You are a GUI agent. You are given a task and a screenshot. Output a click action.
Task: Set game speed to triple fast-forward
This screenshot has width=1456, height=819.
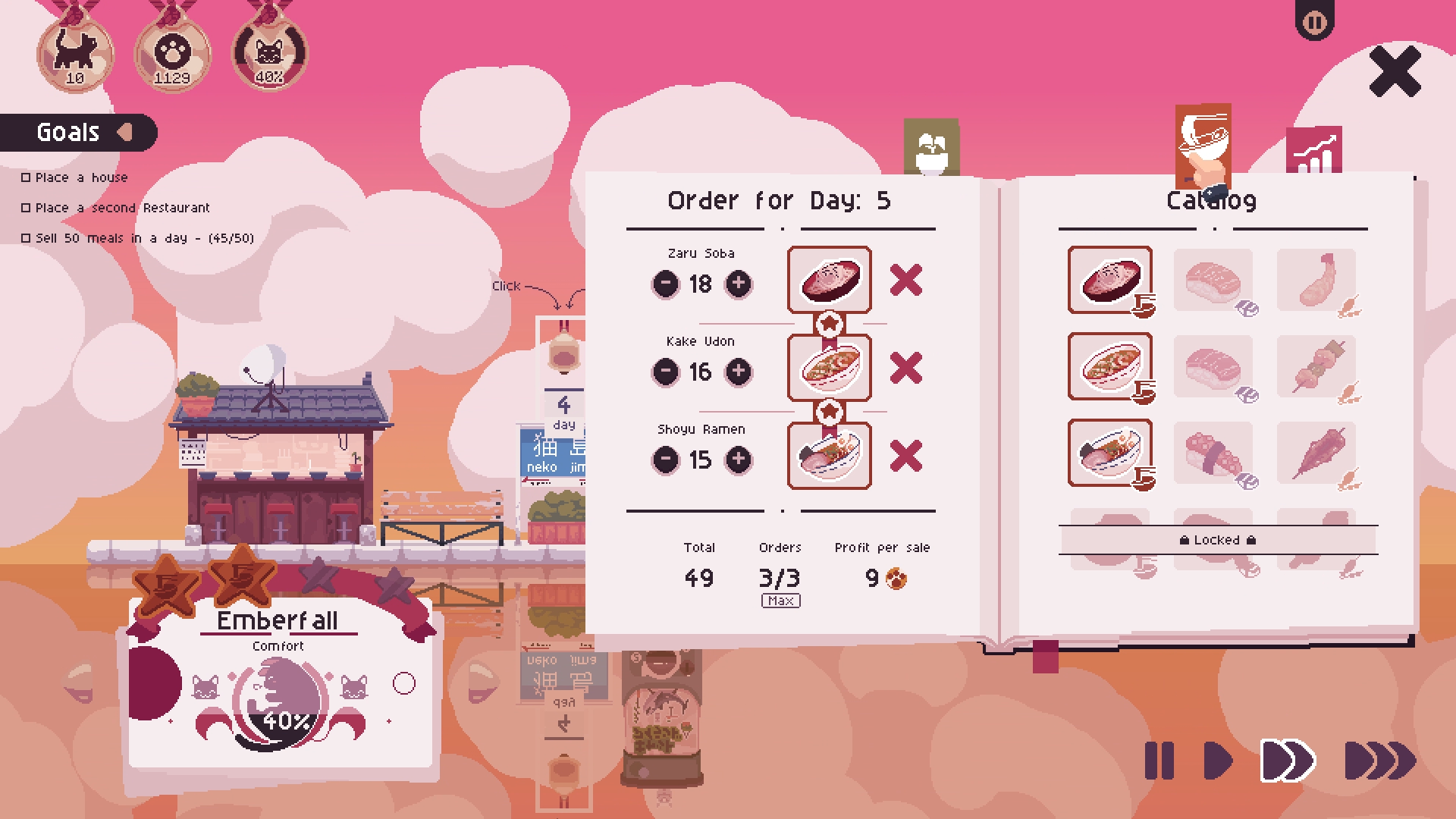point(1379,761)
